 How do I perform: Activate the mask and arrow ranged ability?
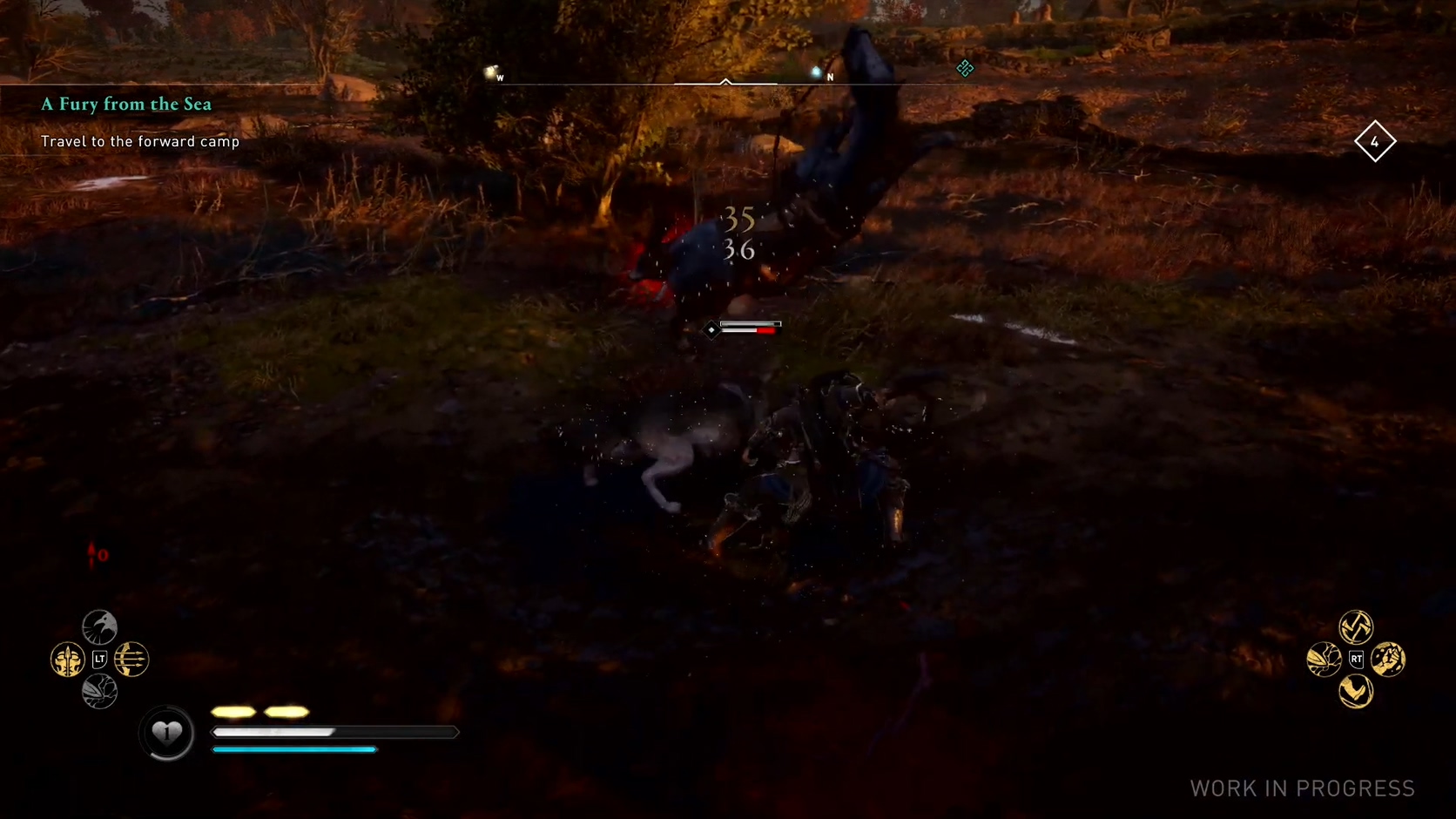coord(67,660)
